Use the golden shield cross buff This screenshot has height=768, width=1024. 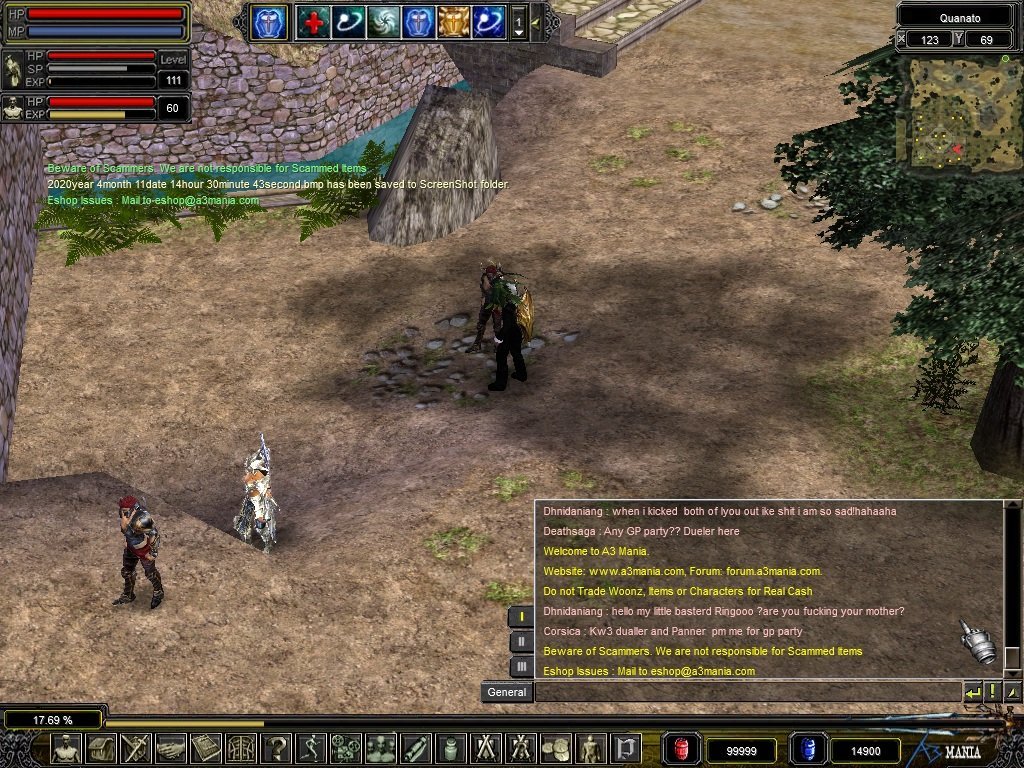pyautogui.click(x=453, y=22)
